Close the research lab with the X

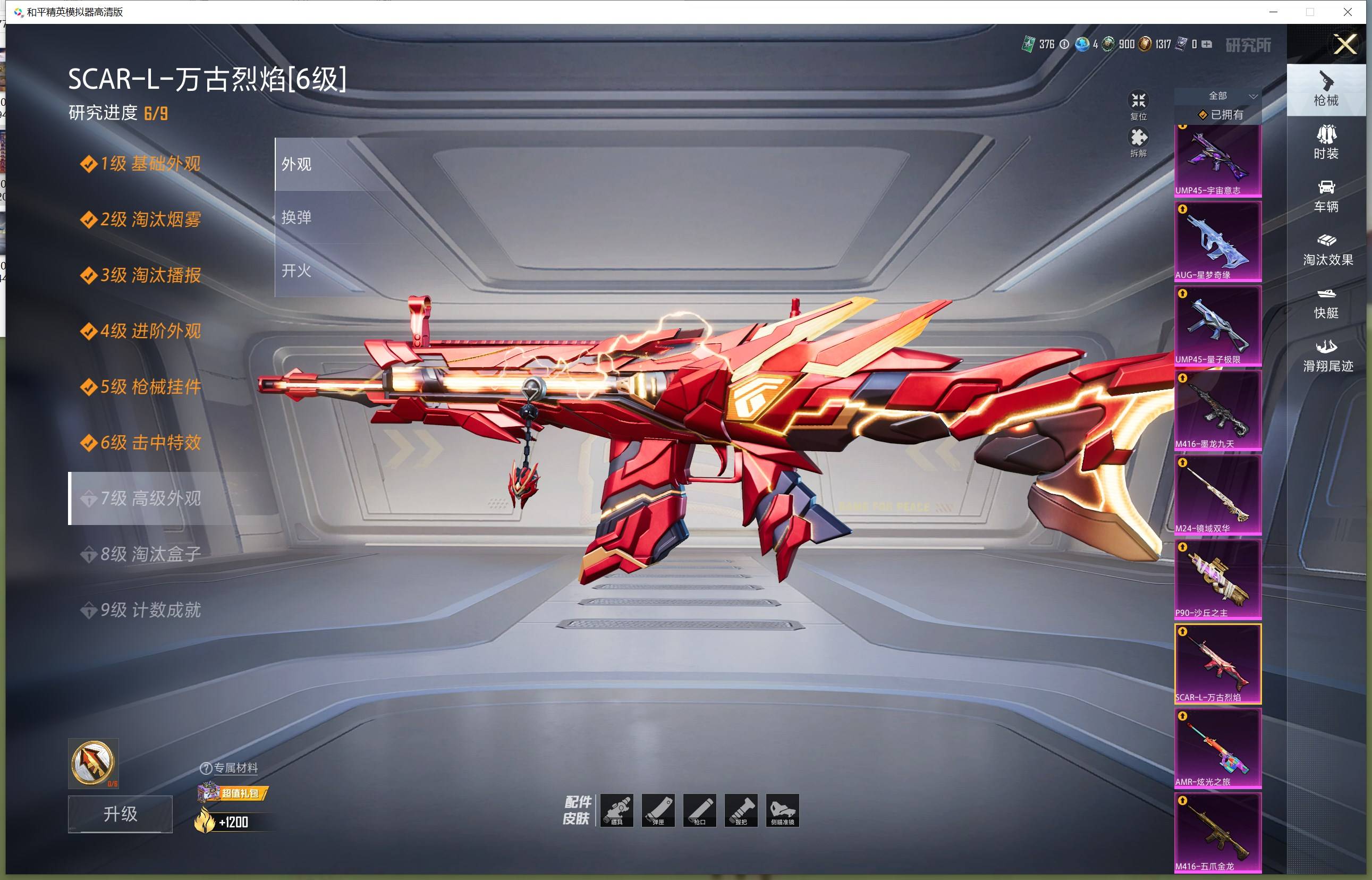1344,44
